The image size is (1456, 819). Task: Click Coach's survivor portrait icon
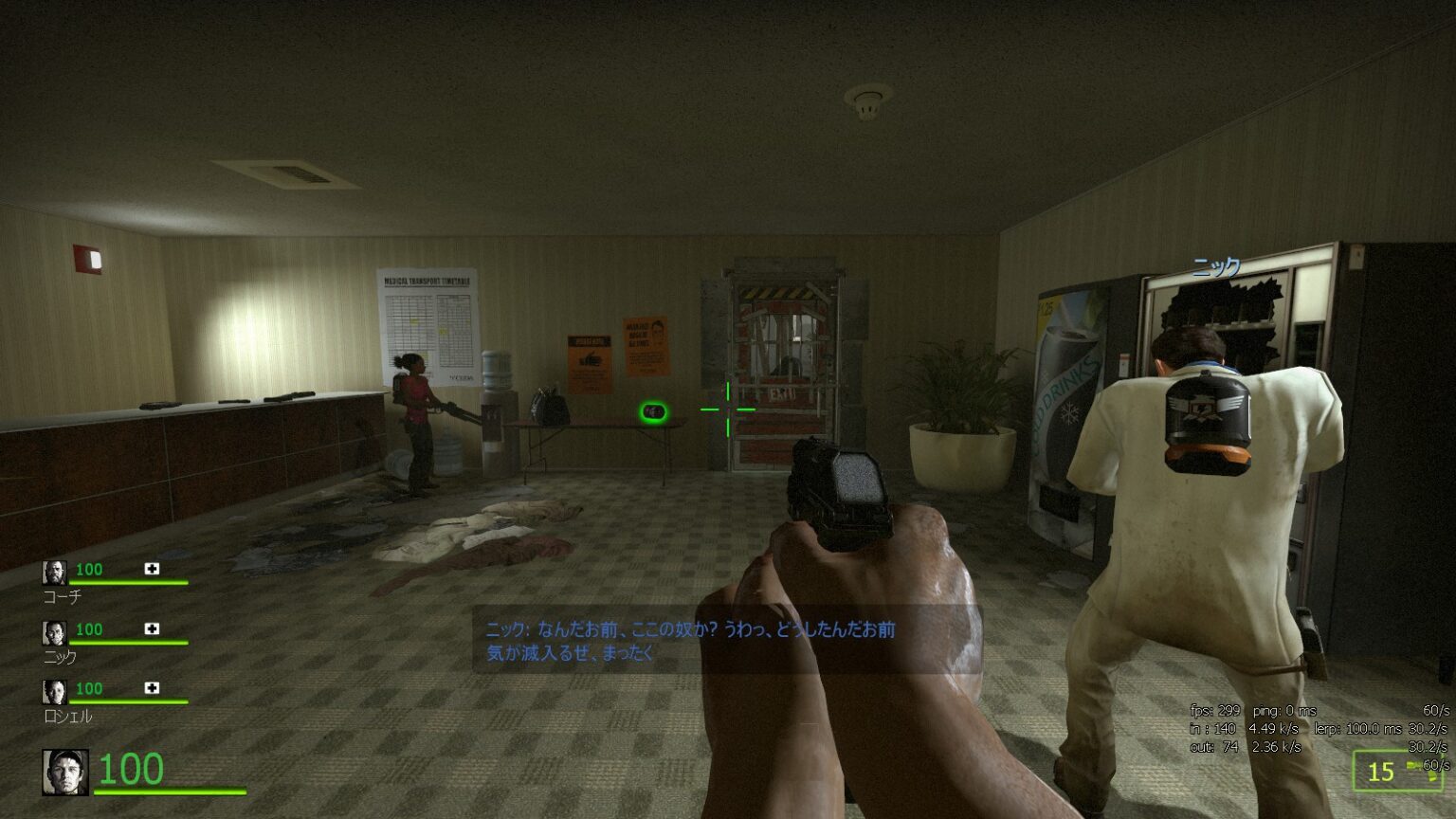click(x=54, y=571)
